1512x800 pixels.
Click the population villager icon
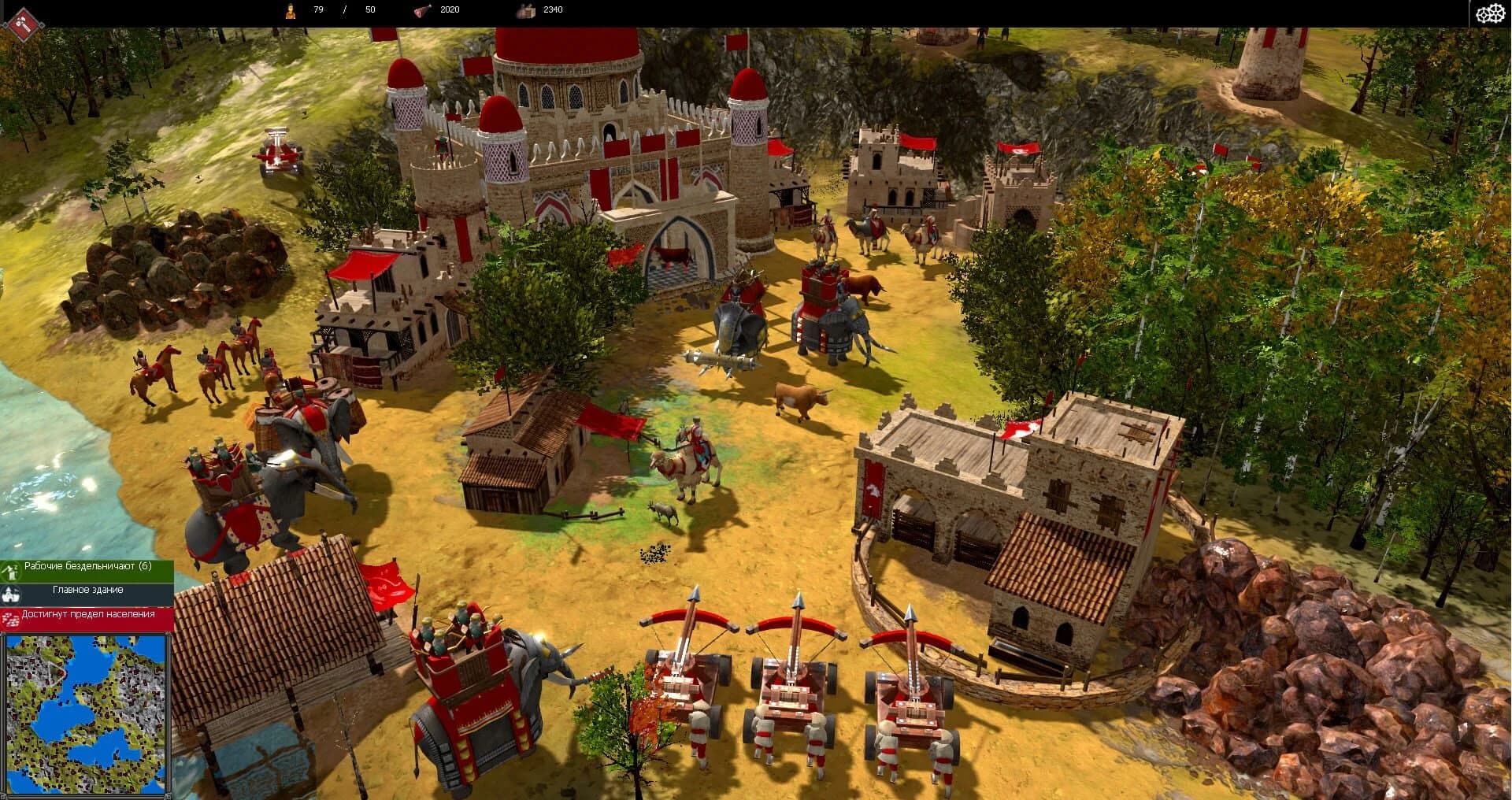pyautogui.click(x=291, y=9)
